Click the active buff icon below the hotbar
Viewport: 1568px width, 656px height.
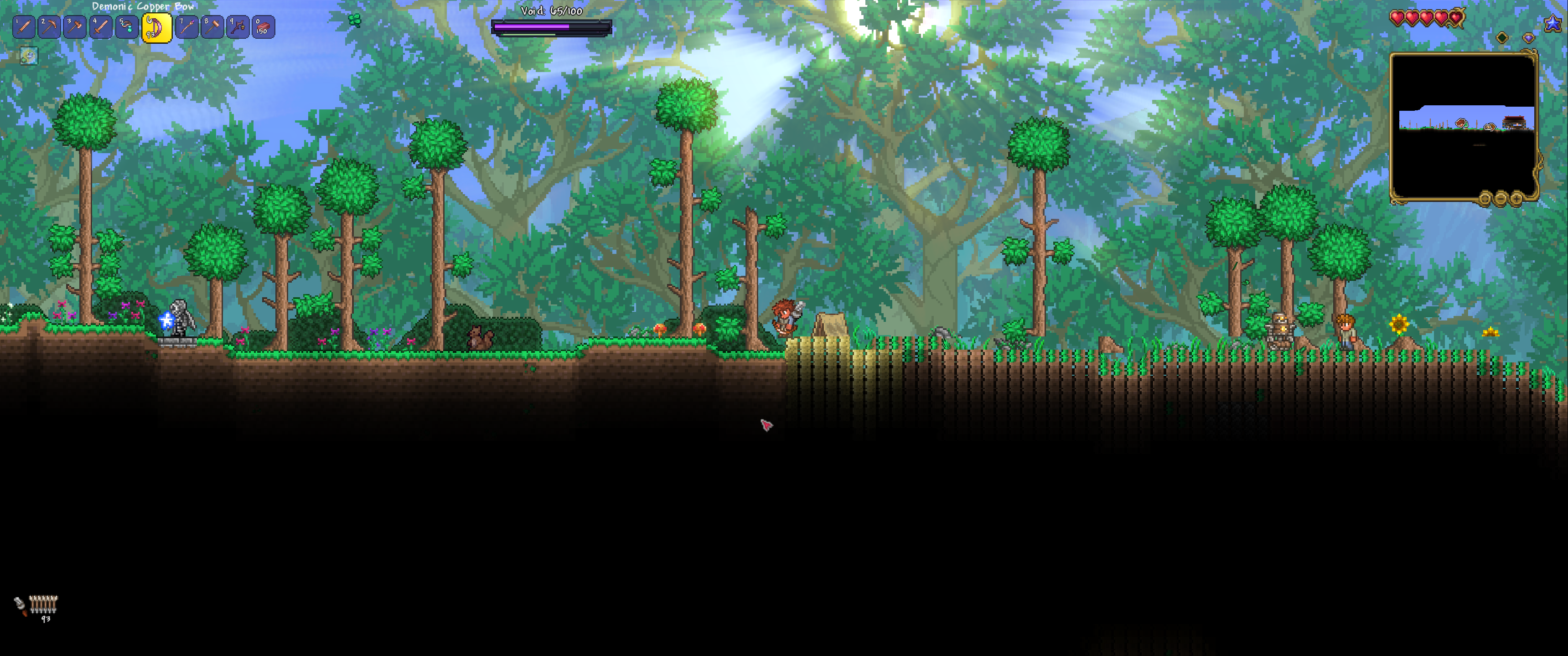[x=29, y=56]
